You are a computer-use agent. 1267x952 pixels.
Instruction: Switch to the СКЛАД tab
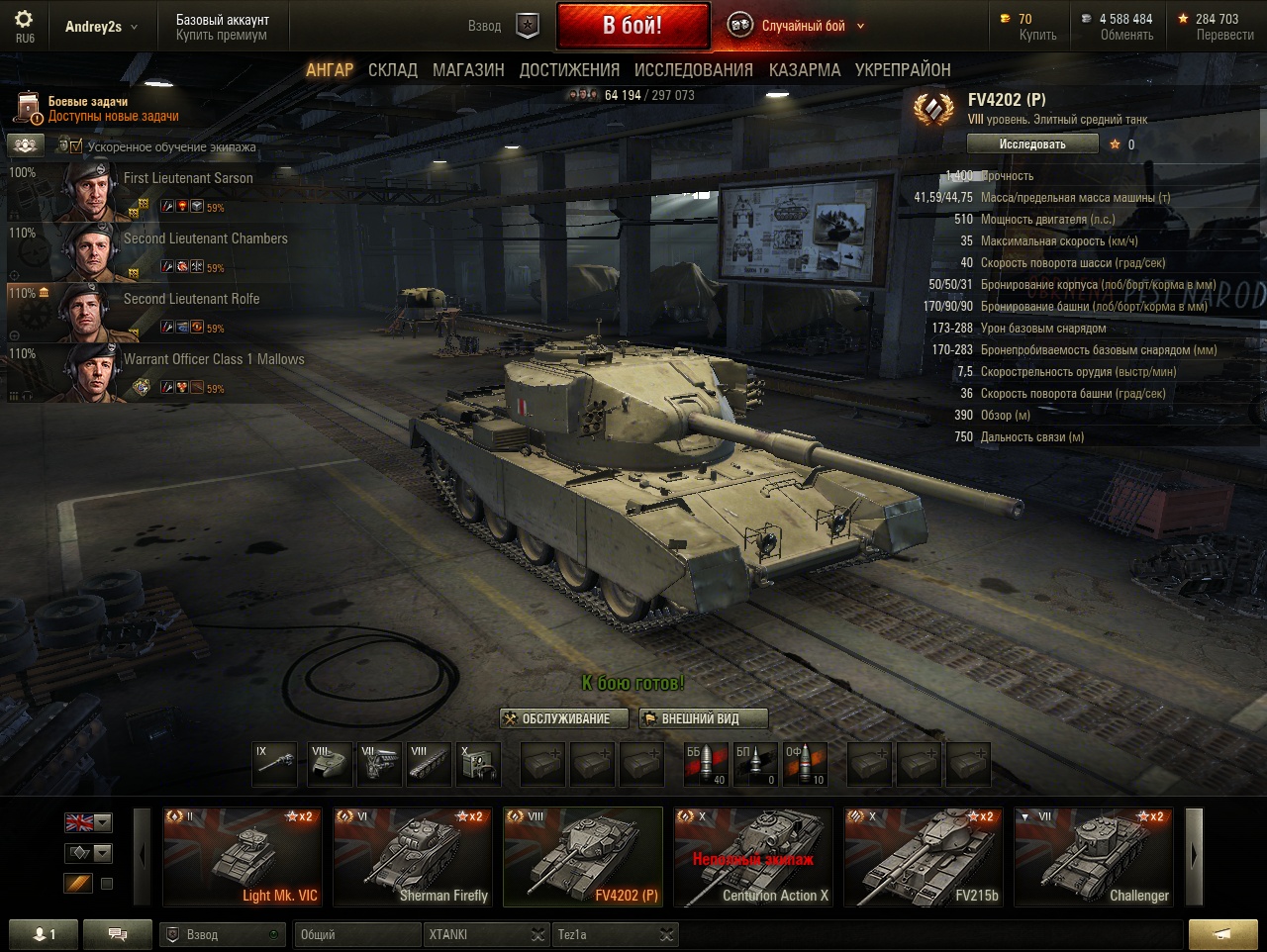pyautogui.click(x=393, y=70)
